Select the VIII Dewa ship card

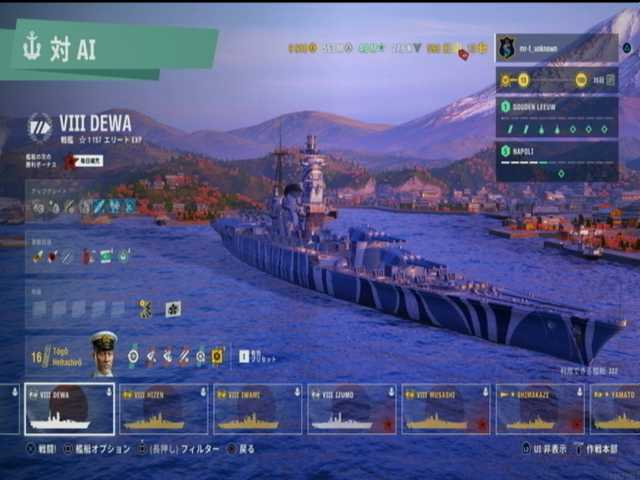pyautogui.click(x=70, y=409)
